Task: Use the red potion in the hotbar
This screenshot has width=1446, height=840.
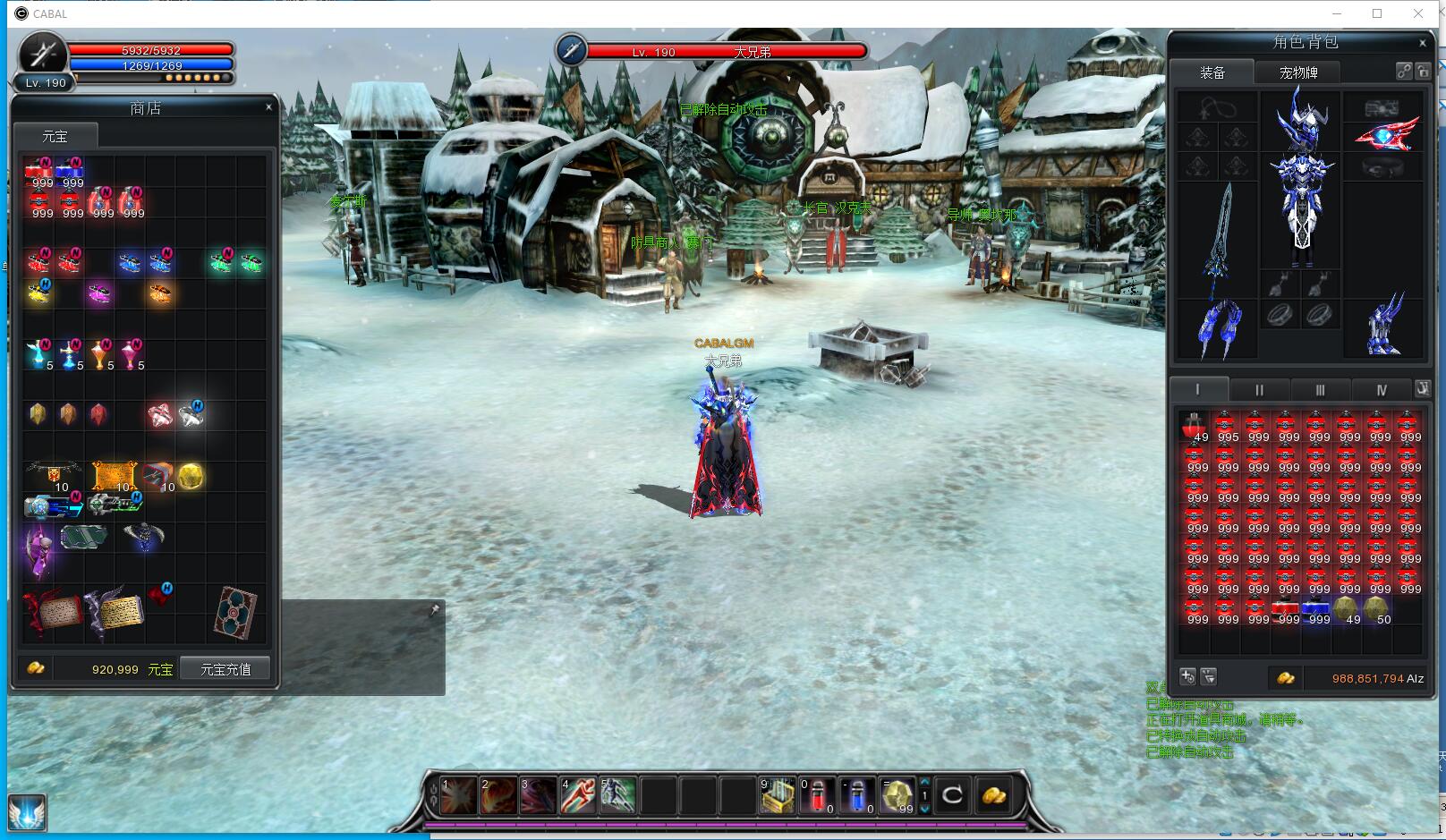Action: [x=816, y=795]
